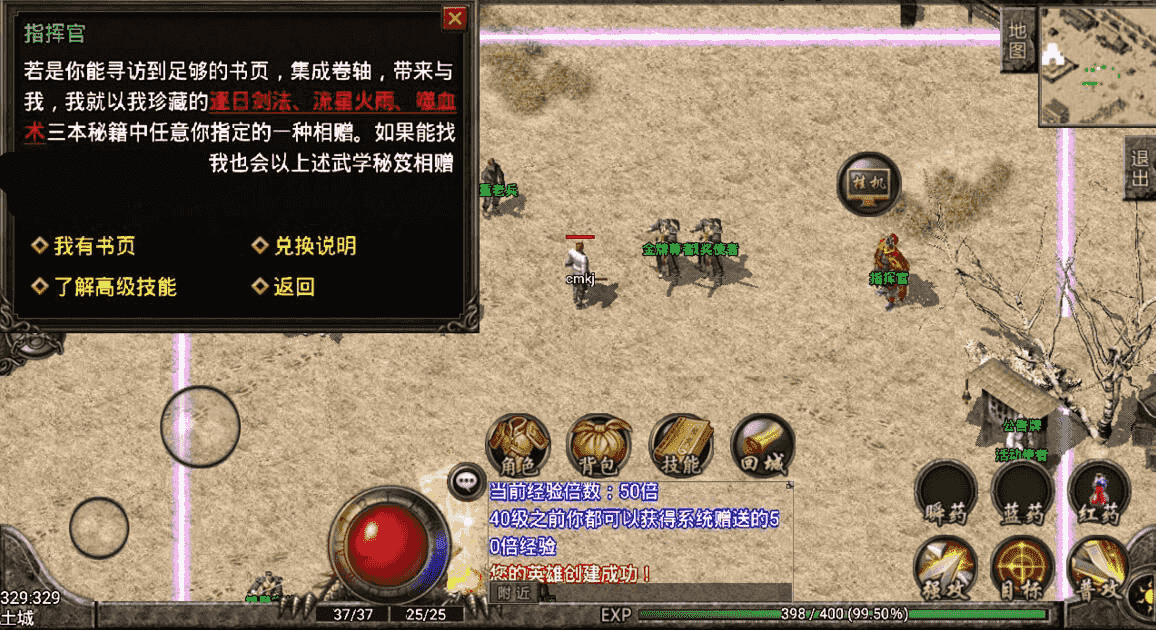This screenshot has height=630, width=1156.
Task: Close the 指挥官 dialogue window
Action: [x=455, y=17]
